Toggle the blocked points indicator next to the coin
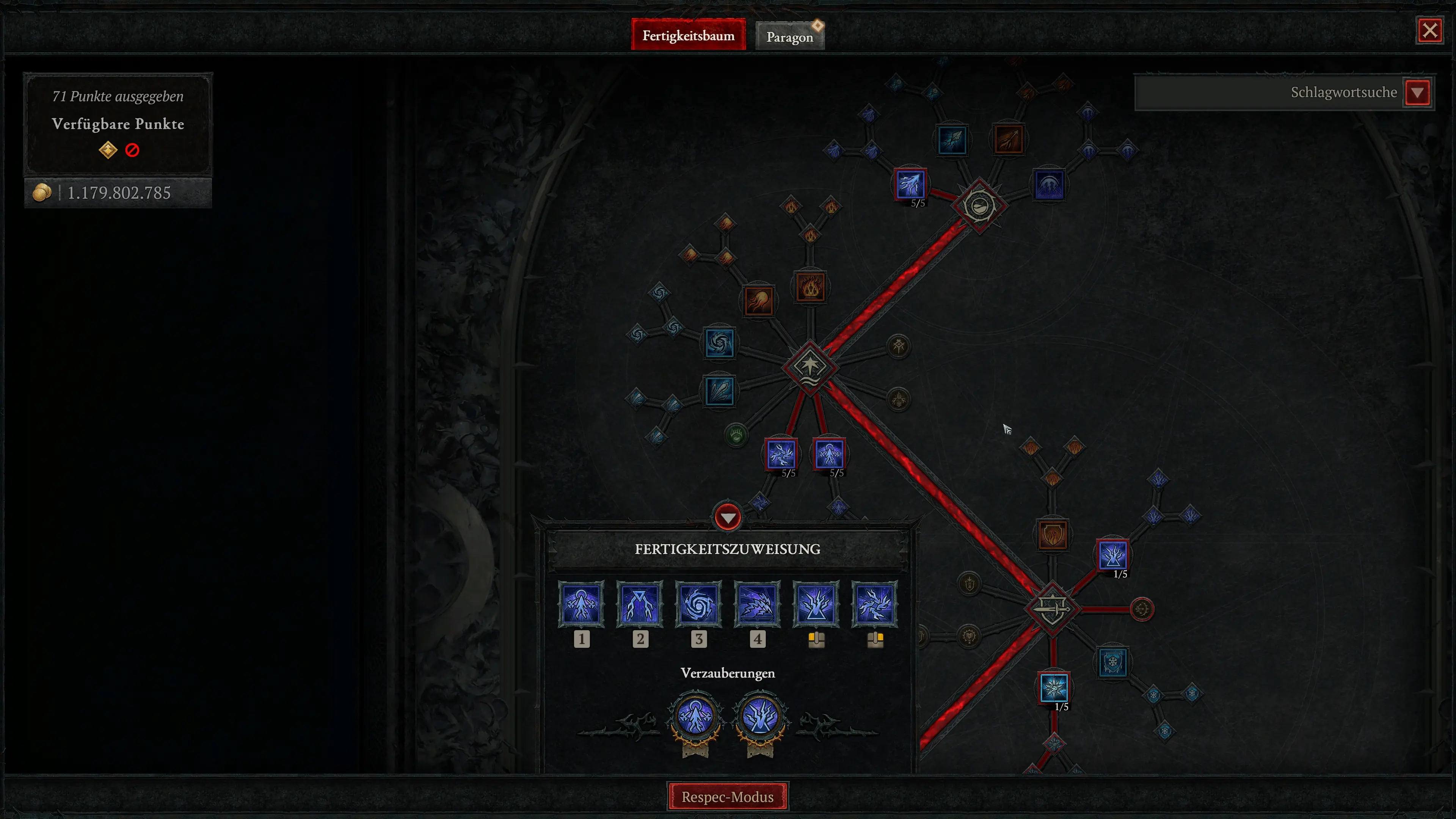Image resolution: width=1456 pixels, height=819 pixels. coord(132,150)
